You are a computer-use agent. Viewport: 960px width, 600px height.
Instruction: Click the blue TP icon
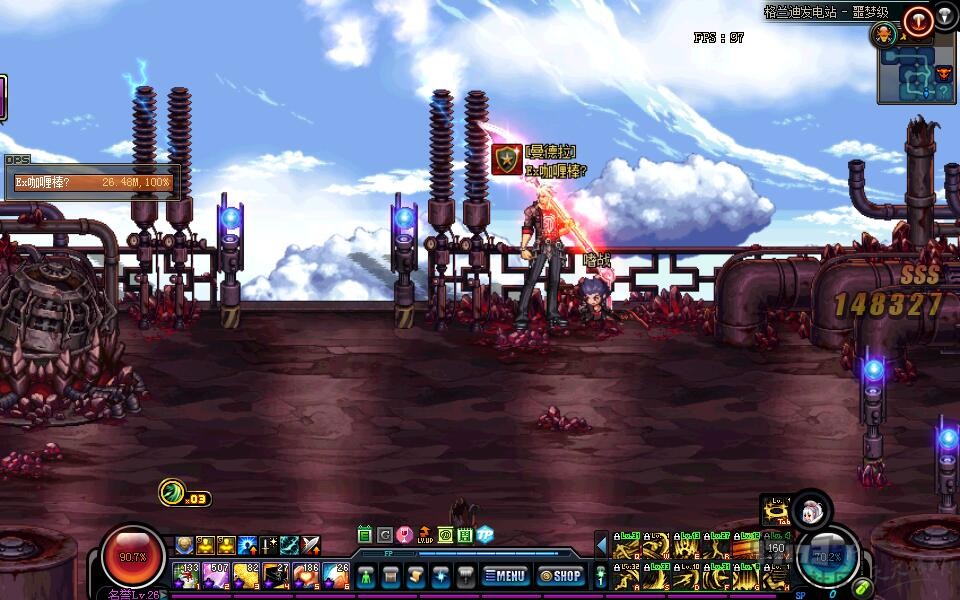[485, 535]
